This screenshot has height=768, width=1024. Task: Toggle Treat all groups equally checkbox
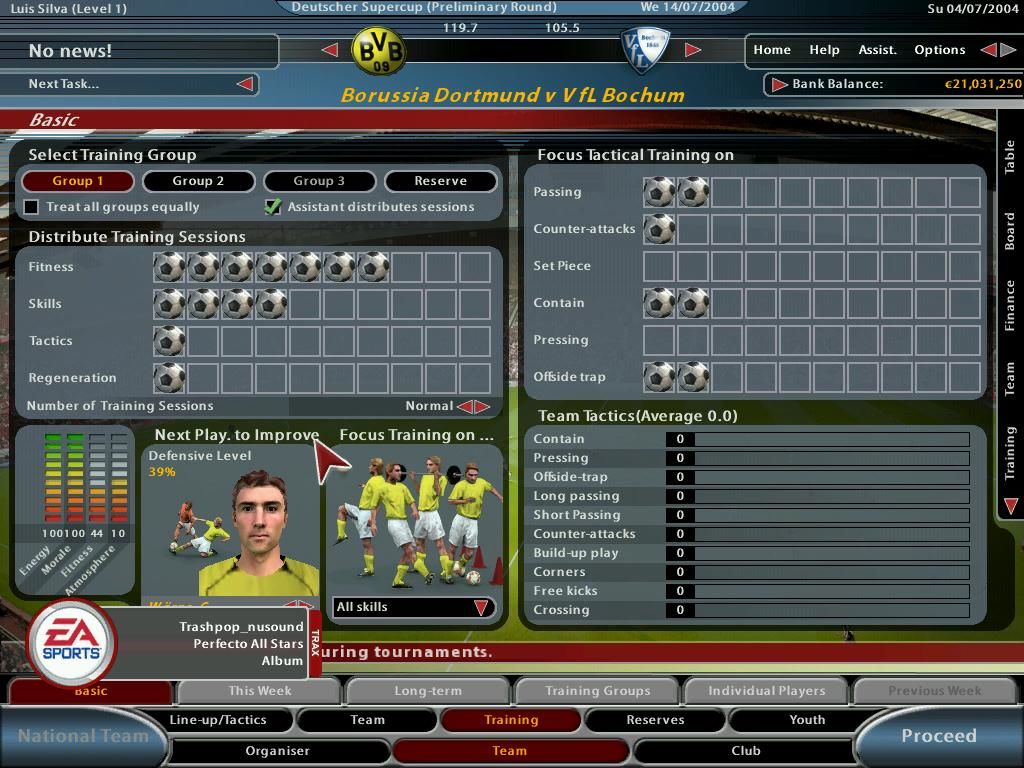point(32,207)
